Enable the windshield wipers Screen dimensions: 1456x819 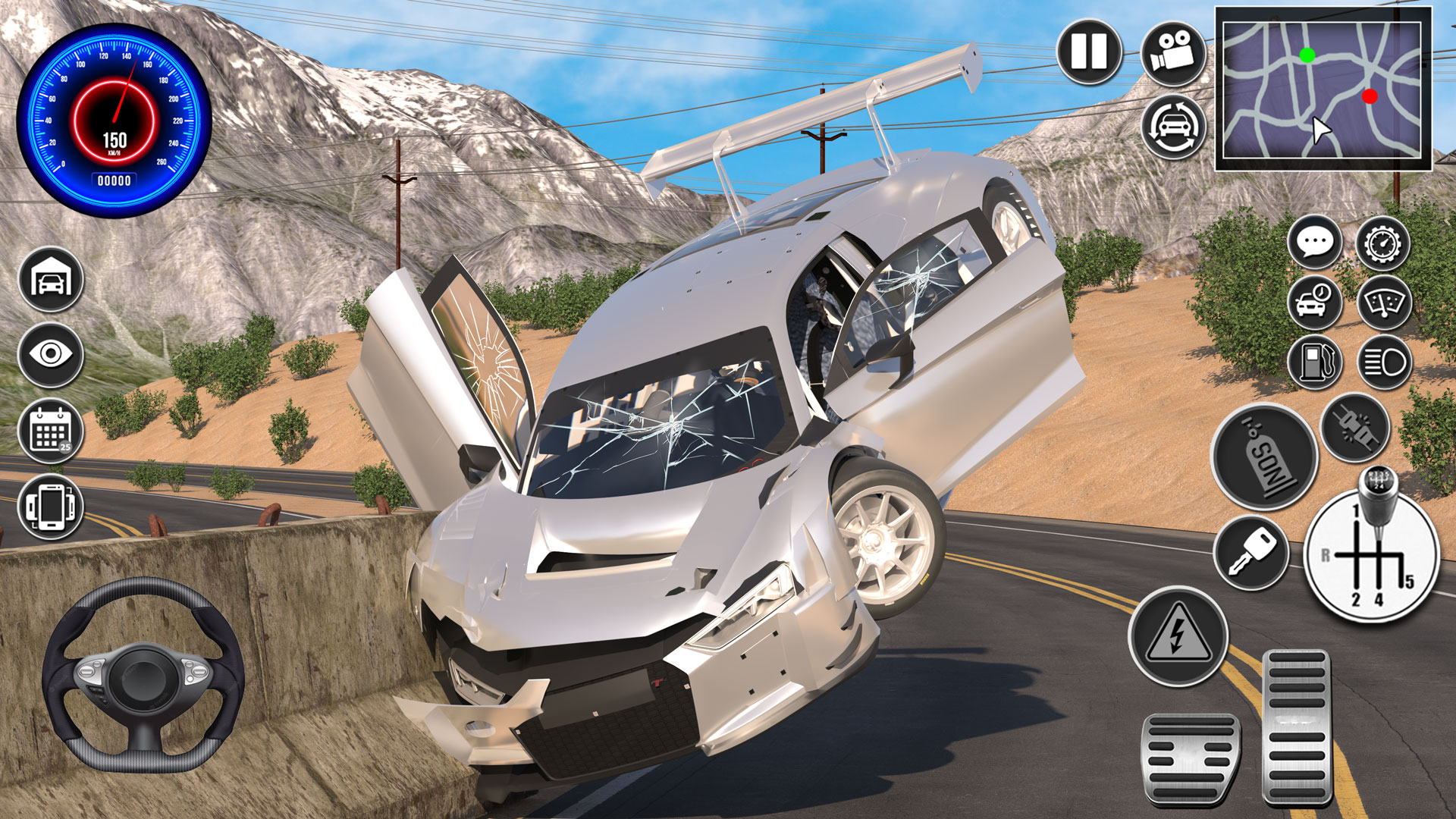[1384, 303]
